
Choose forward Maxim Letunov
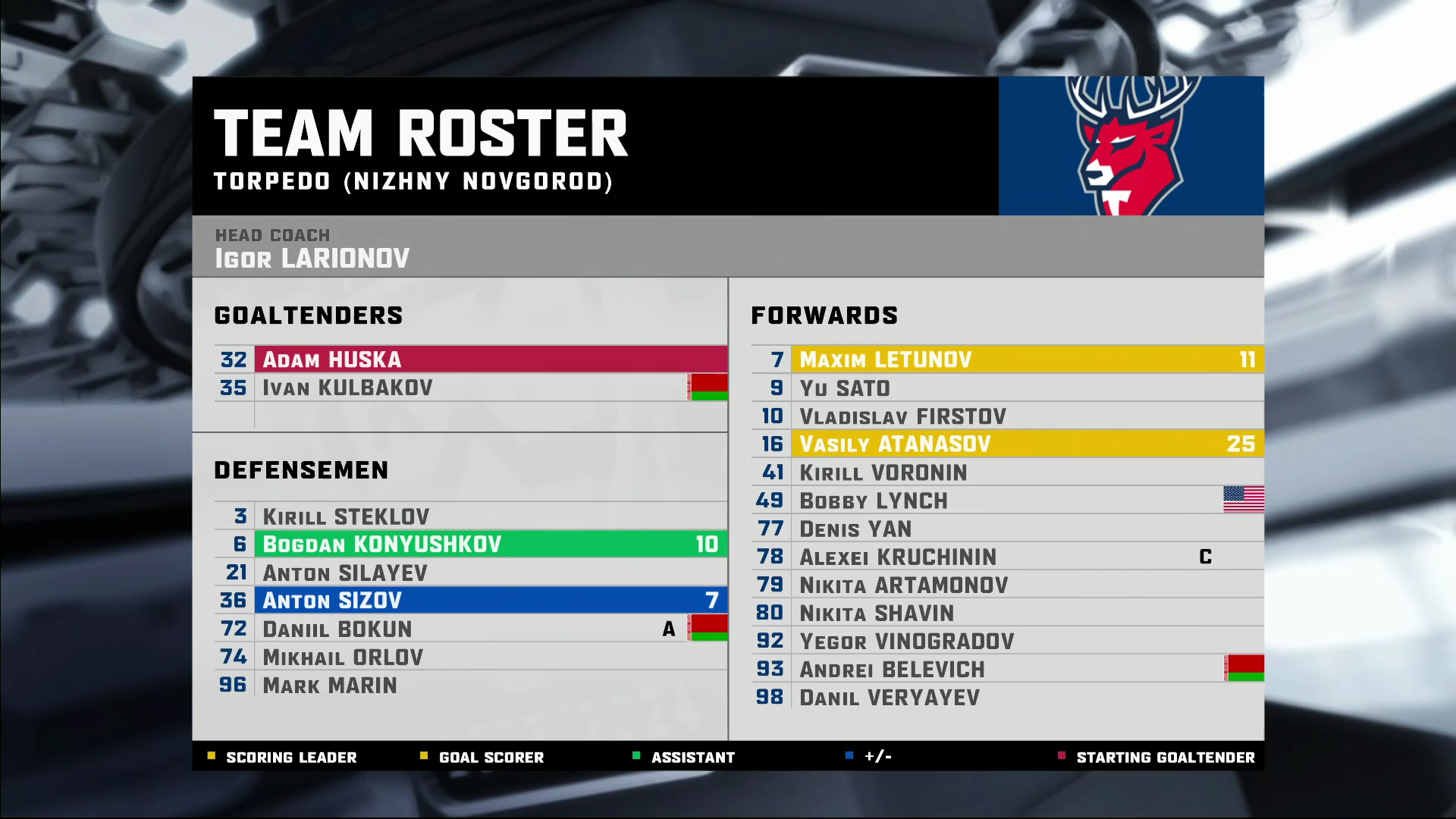coord(1007,359)
